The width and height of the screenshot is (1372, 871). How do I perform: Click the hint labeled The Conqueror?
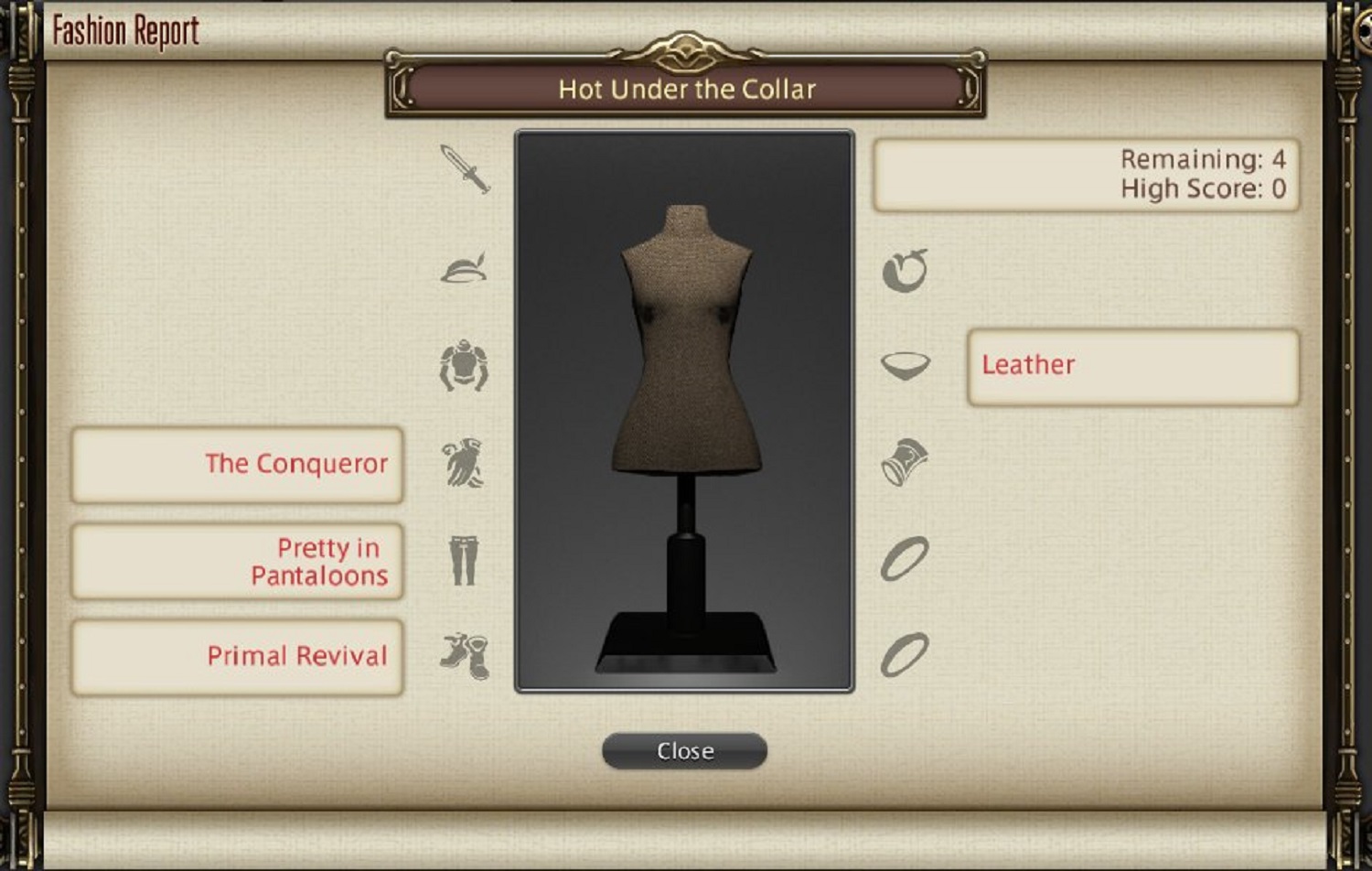coord(237,464)
